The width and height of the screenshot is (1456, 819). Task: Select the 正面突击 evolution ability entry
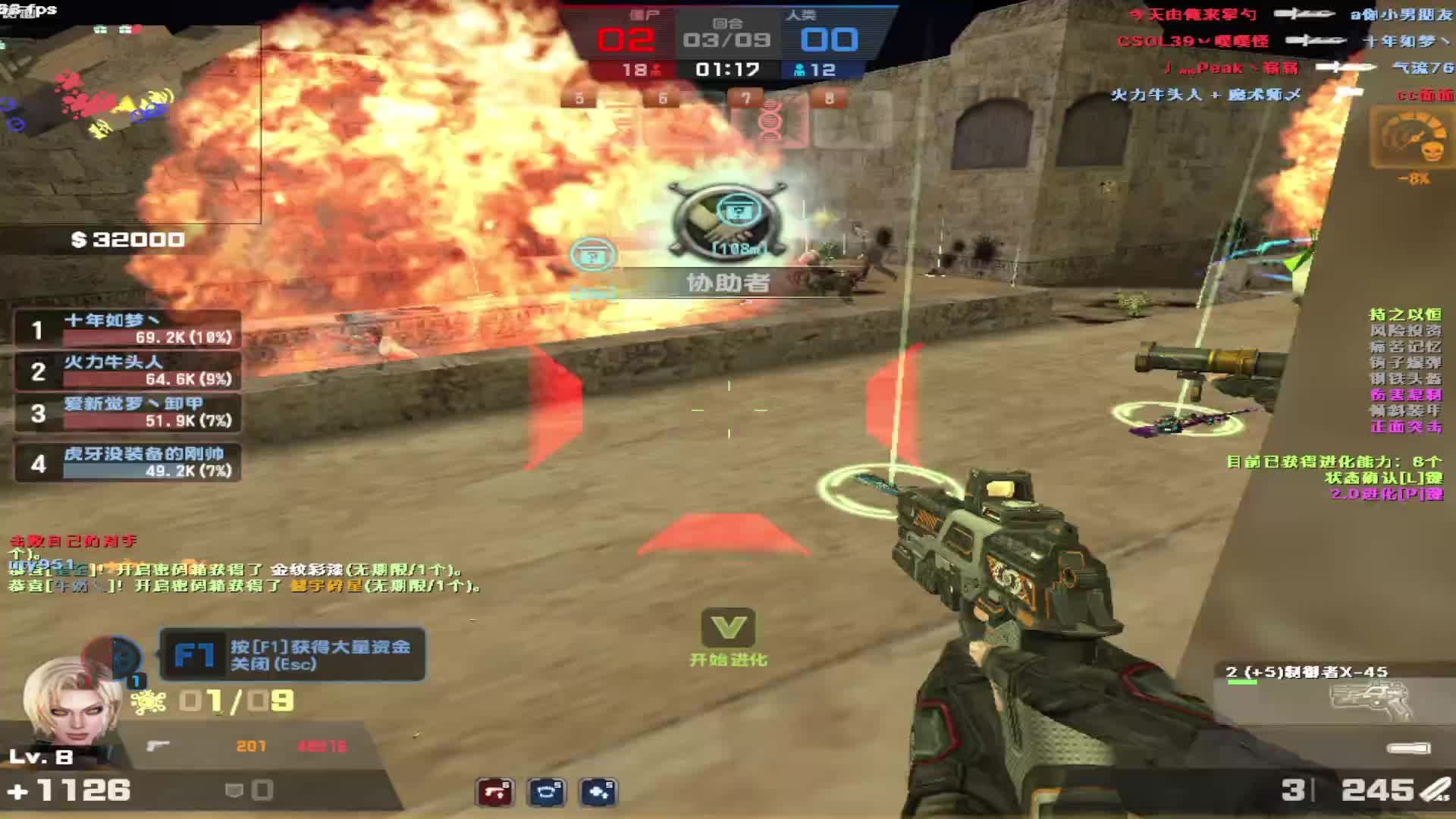point(1405,427)
